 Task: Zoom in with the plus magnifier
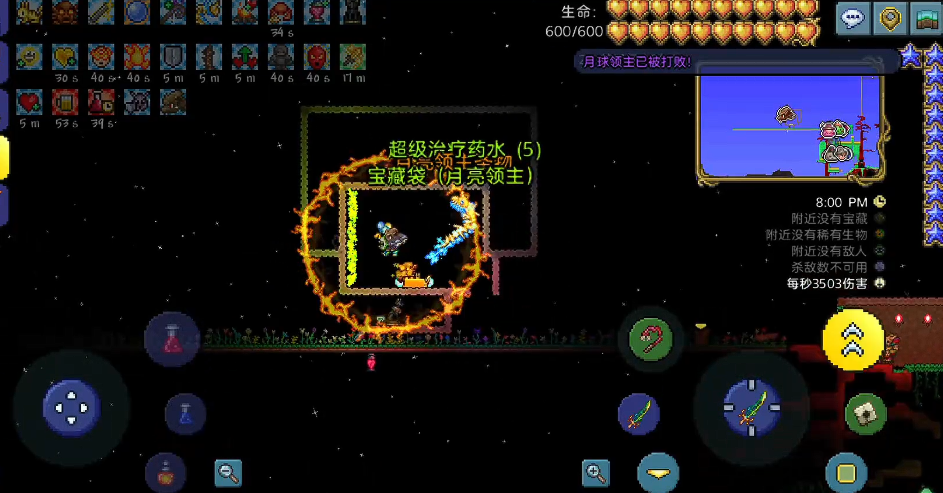pyautogui.click(x=596, y=473)
